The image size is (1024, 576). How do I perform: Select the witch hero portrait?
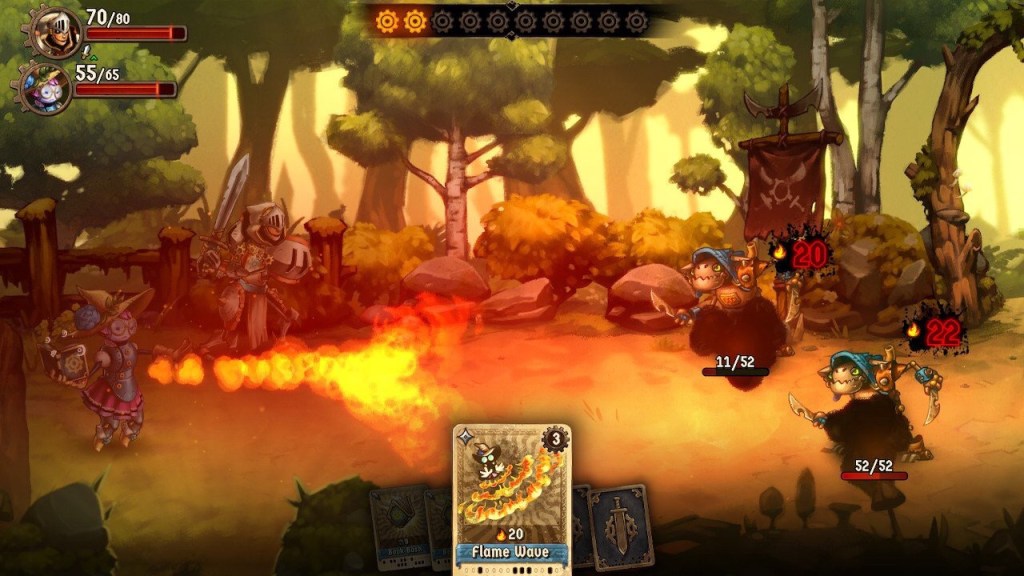click(48, 88)
